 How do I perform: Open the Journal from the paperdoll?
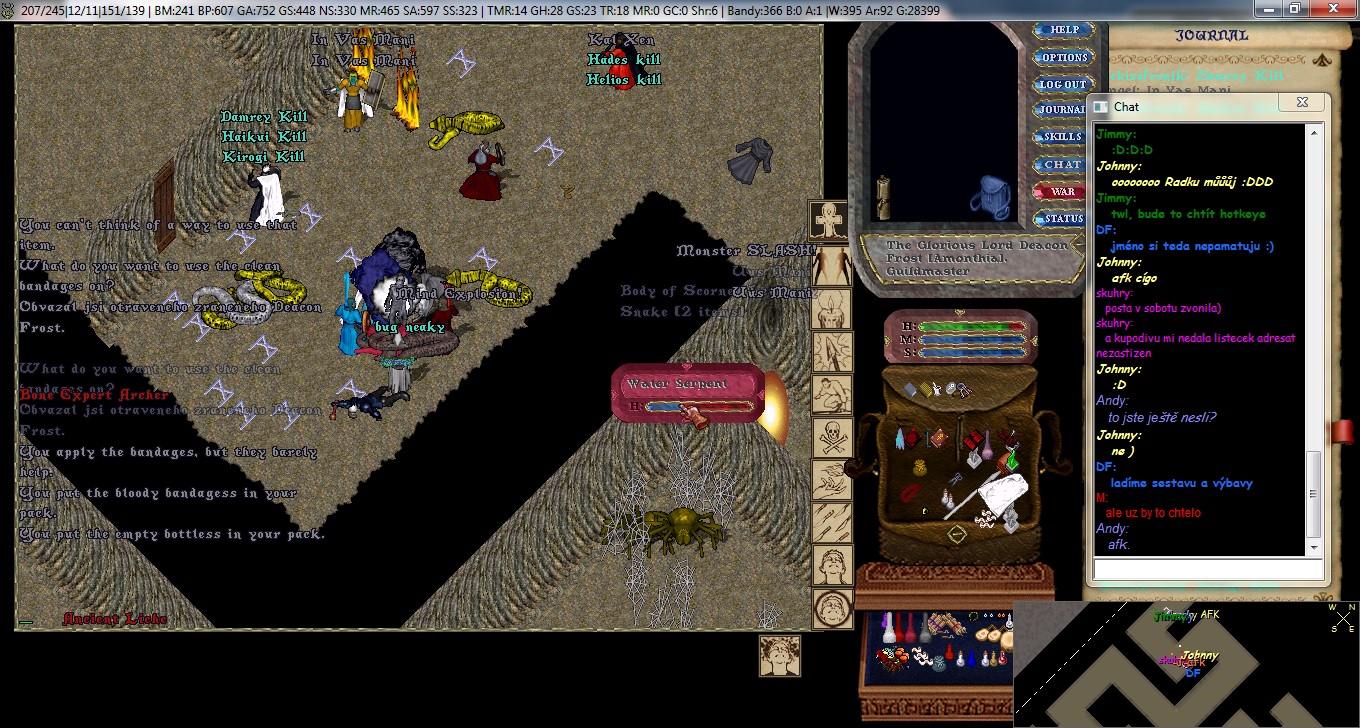tap(1062, 110)
